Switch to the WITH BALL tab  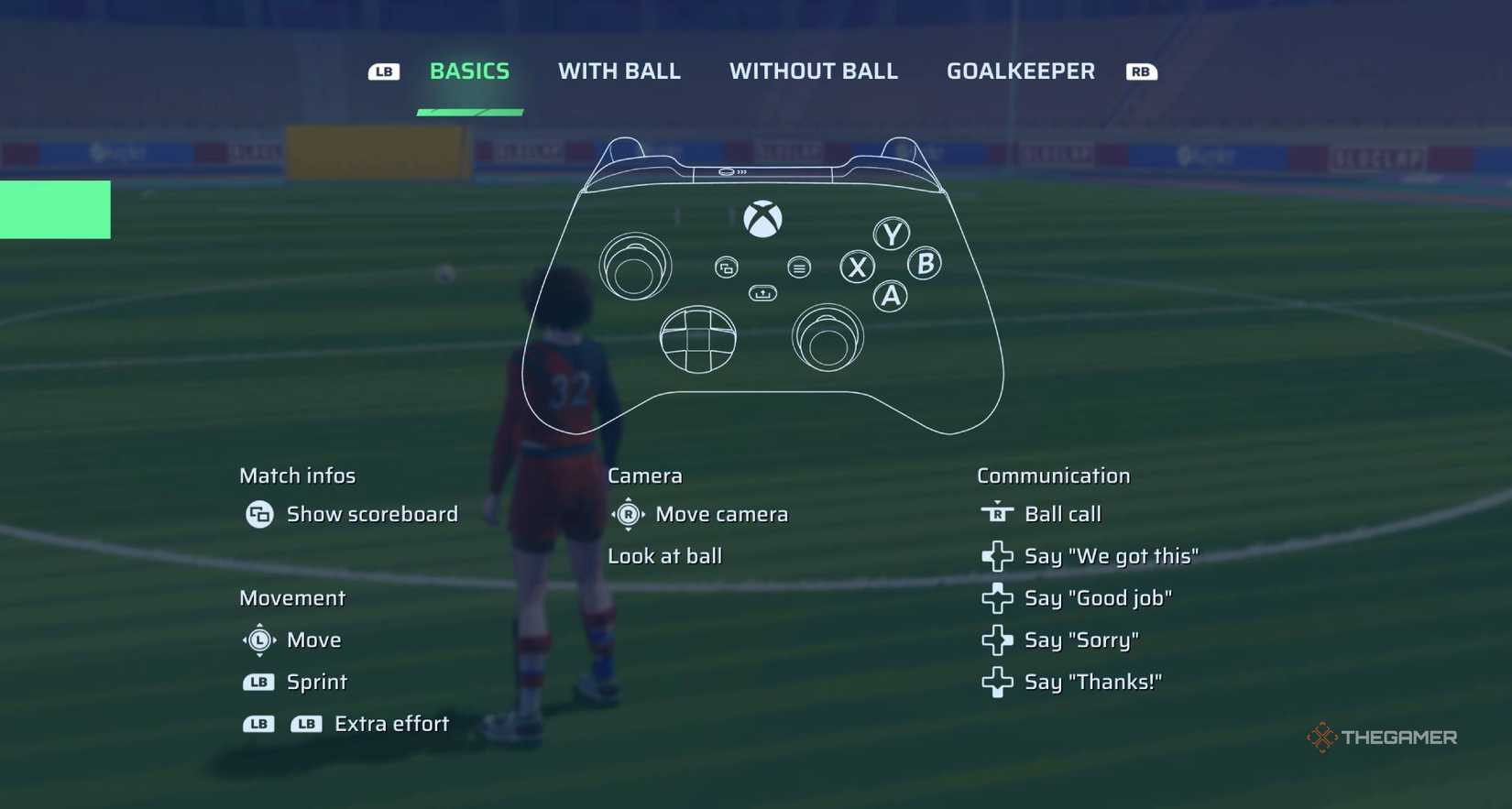click(619, 71)
